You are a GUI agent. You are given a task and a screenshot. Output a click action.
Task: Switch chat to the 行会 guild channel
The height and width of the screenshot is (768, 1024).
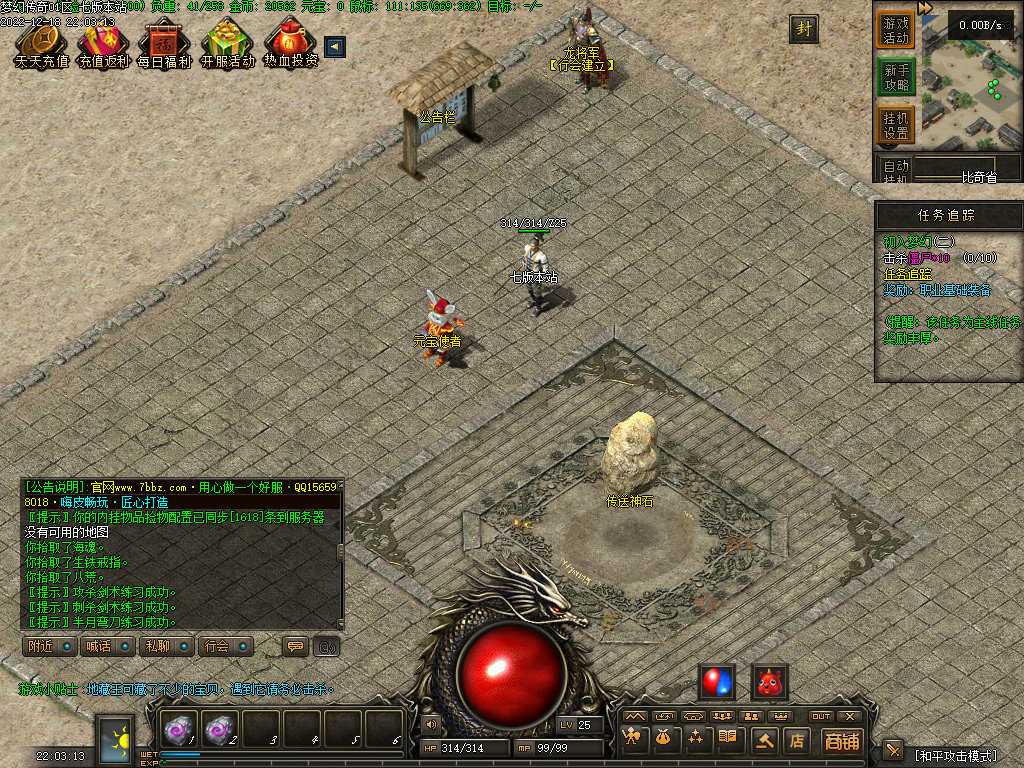pyautogui.click(x=223, y=646)
